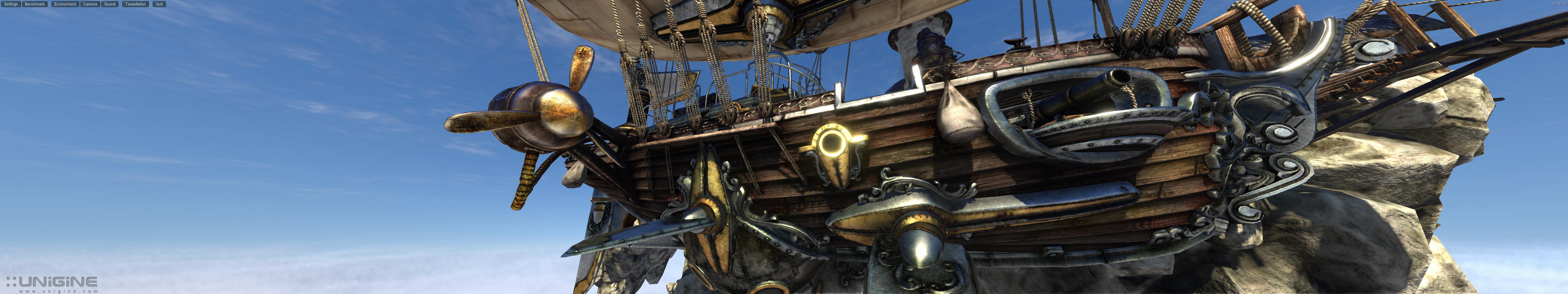The height and width of the screenshot is (294, 1568).
Task: Open the Environment options
Action: pos(65,4)
